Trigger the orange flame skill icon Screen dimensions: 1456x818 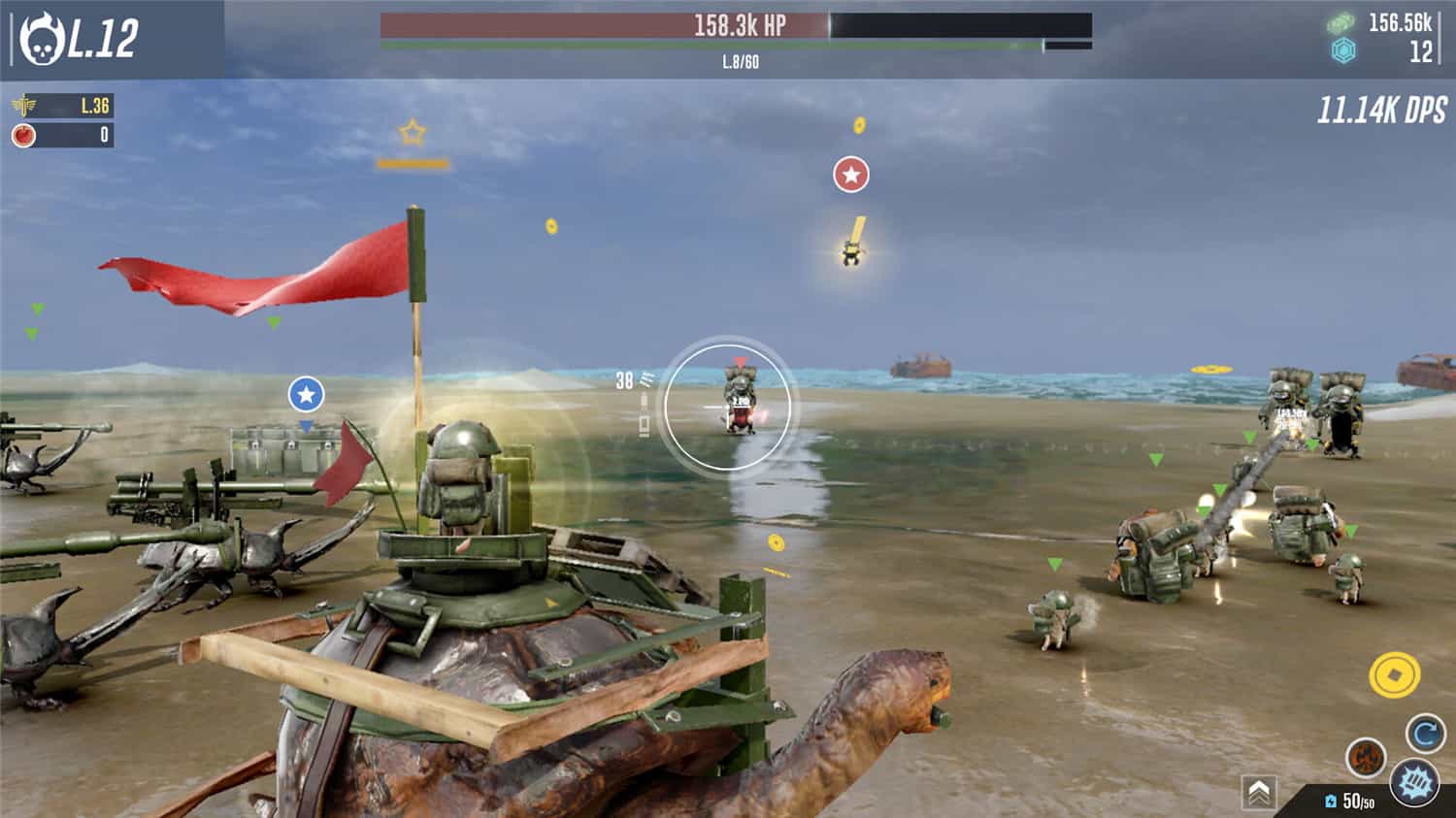[1365, 757]
